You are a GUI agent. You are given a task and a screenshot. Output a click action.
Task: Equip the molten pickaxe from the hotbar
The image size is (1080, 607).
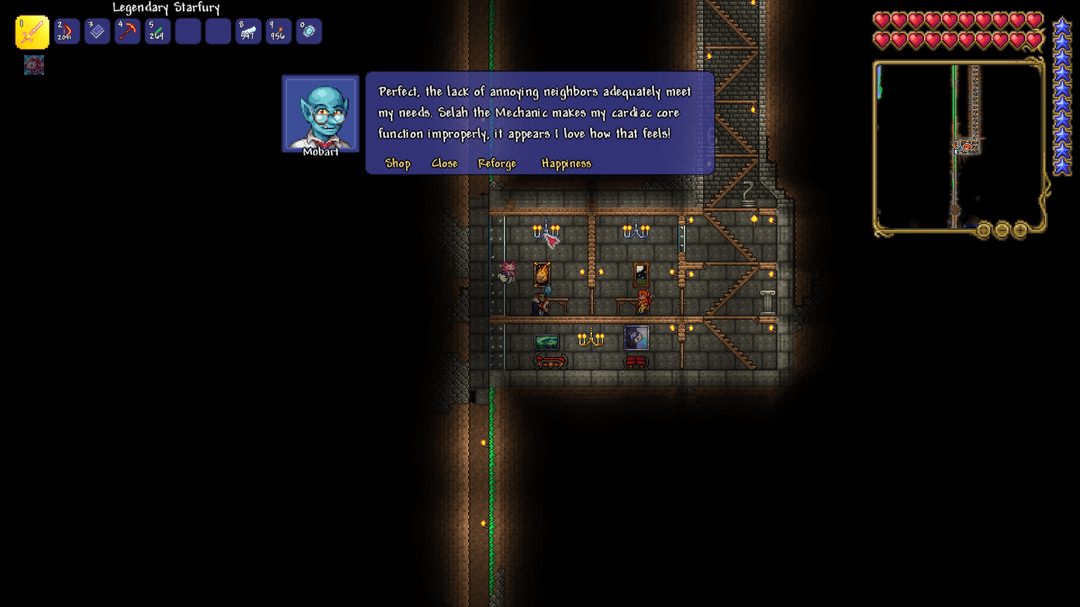click(127, 32)
